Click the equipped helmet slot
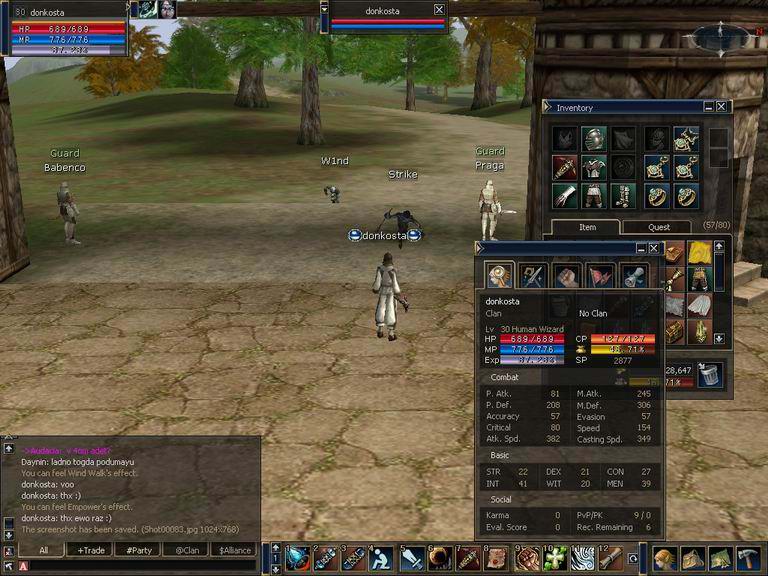 (594, 138)
